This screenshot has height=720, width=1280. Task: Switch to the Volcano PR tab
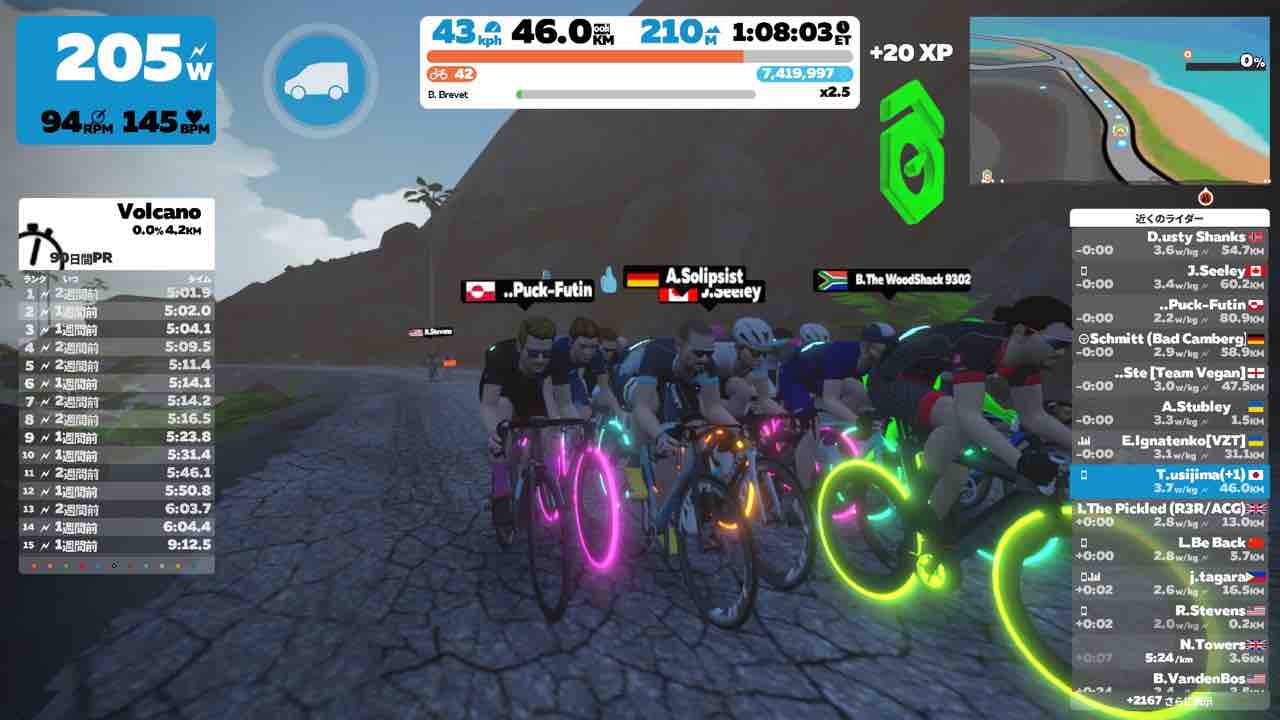click(80, 257)
